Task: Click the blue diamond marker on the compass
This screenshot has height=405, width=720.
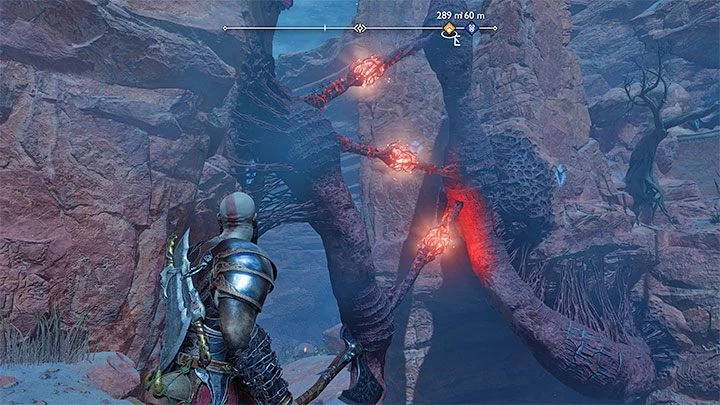Action: click(x=472, y=29)
